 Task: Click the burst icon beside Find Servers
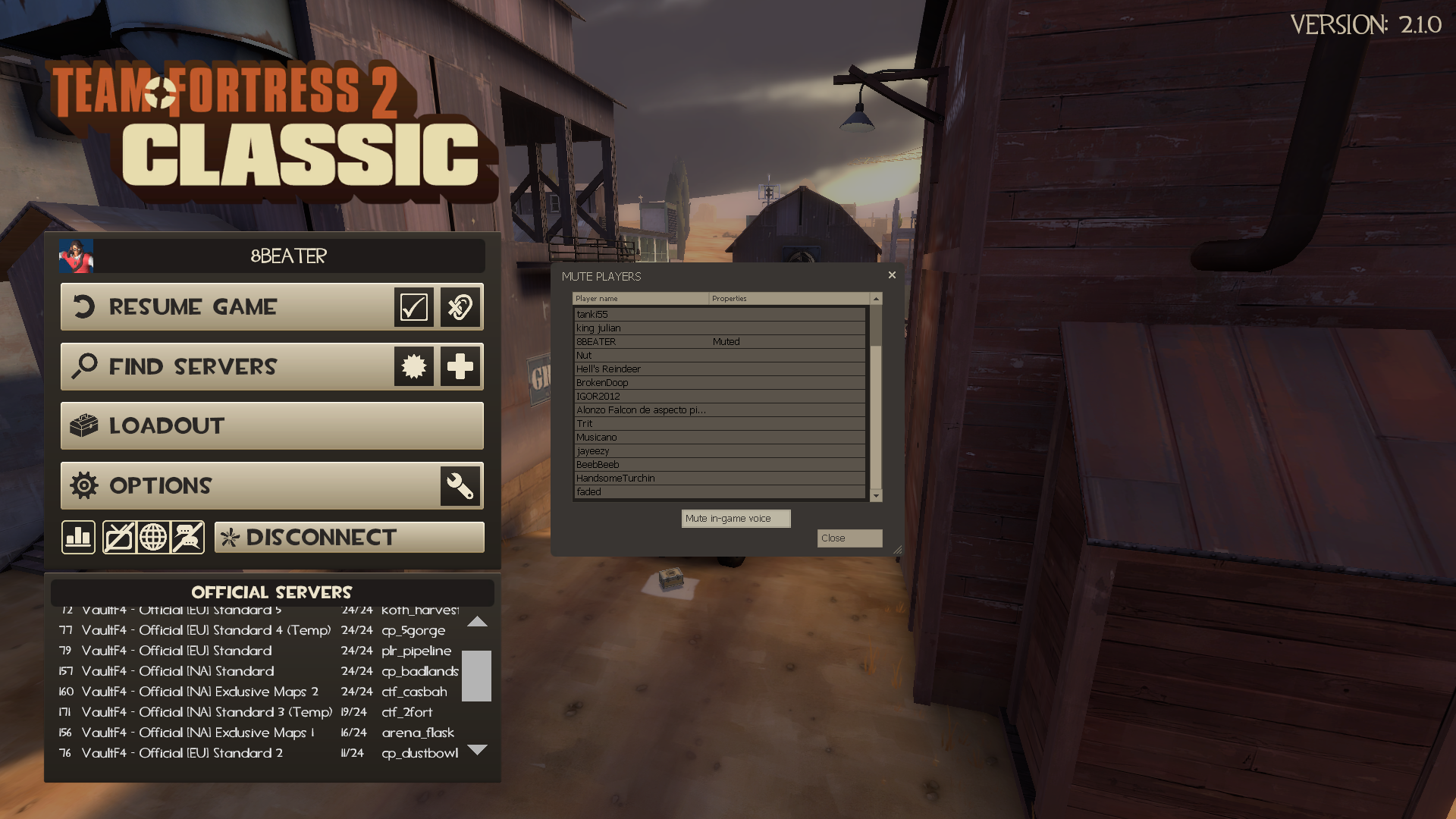coord(413,366)
